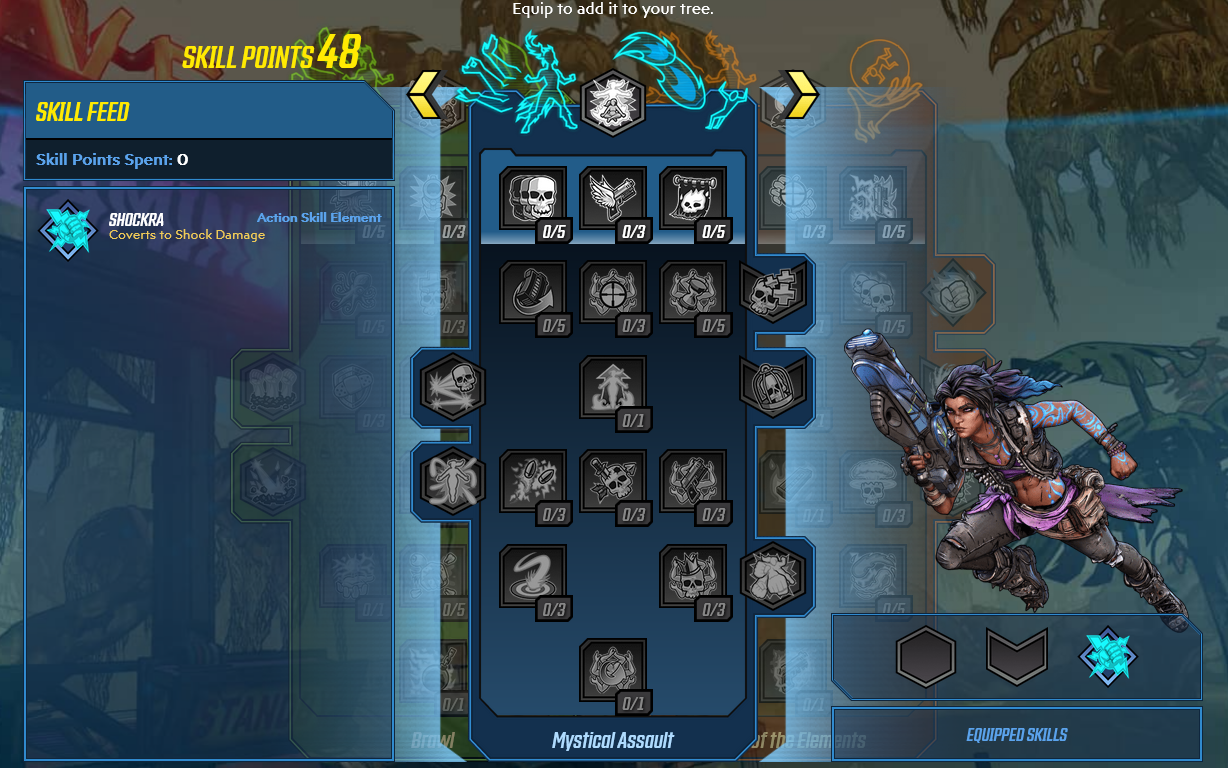Choose the bottom capstone 0/1 skill
Viewport: 1228px width, 768px height.
point(613,671)
